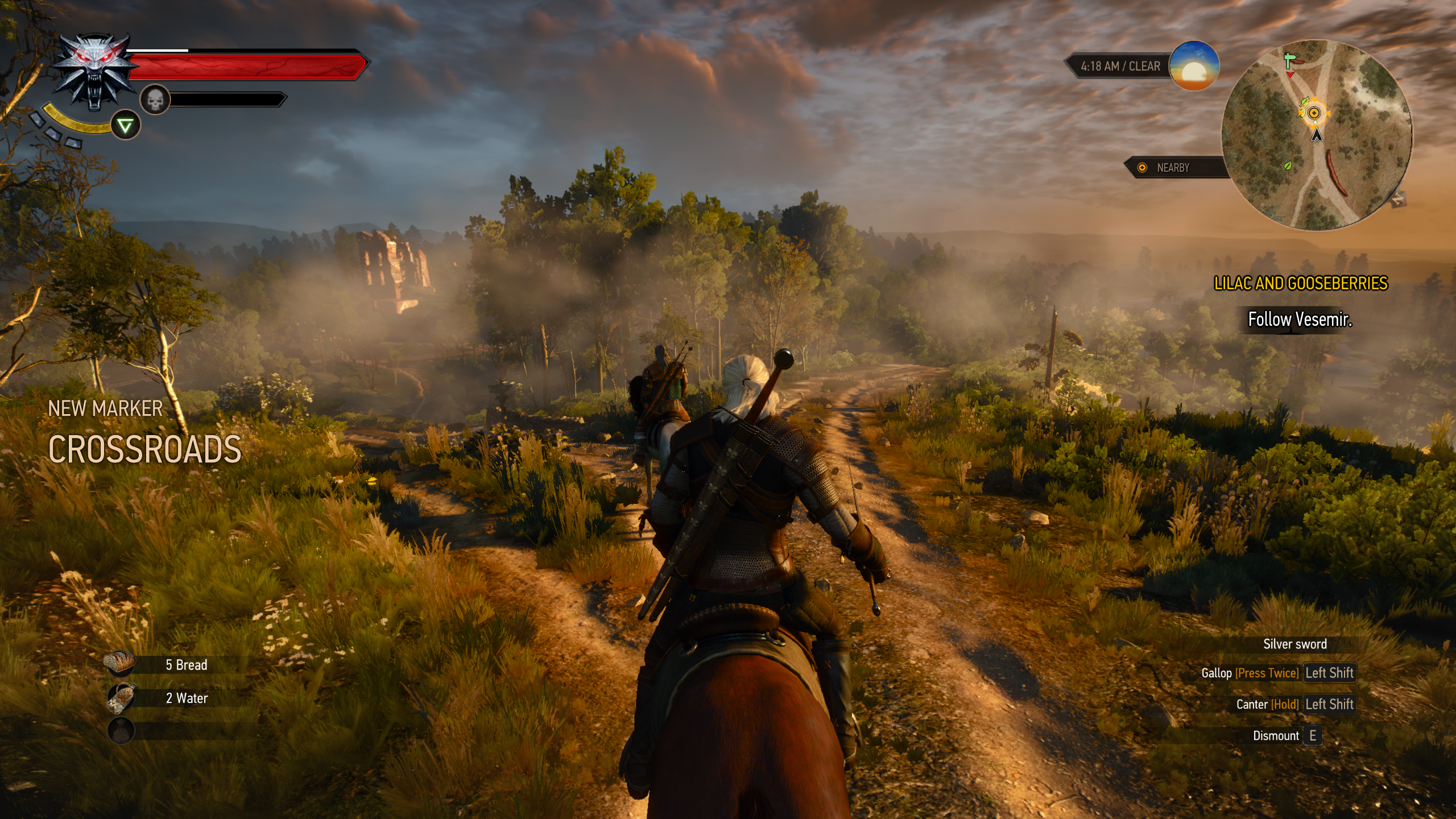This screenshot has height=819, width=1456.
Task: Click the yellow quest objective marker on minimap
Action: tap(1314, 113)
